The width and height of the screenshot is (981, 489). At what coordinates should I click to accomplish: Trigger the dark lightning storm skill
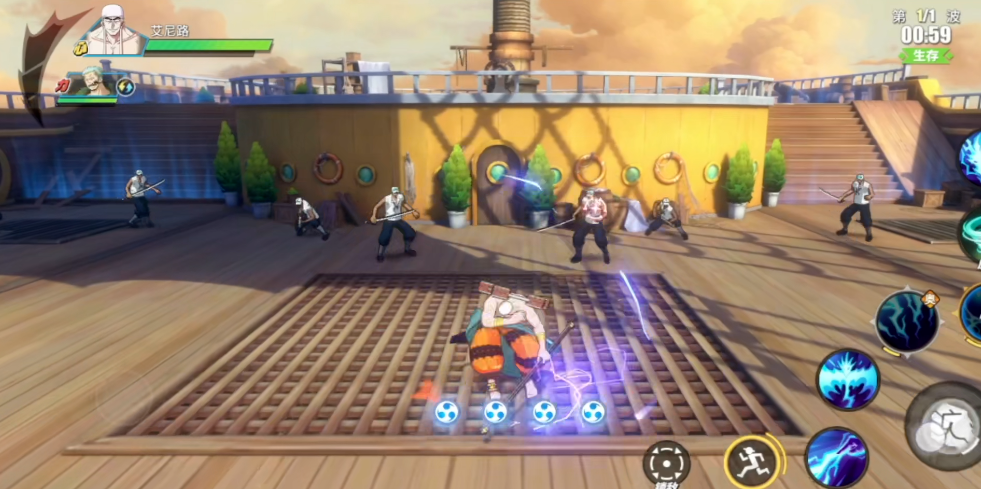906,321
